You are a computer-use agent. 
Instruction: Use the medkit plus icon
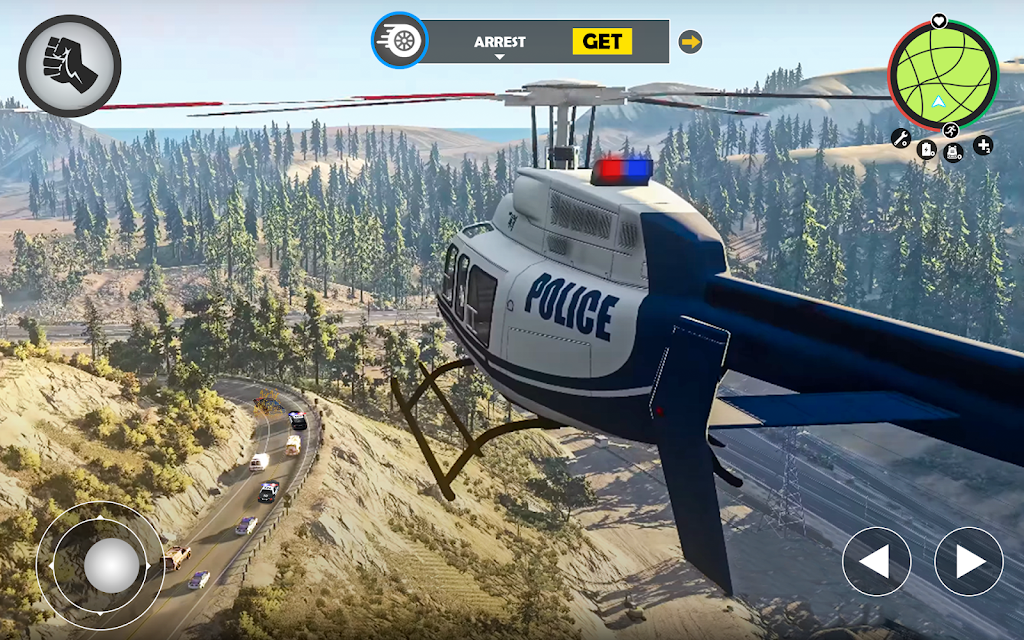click(982, 145)
